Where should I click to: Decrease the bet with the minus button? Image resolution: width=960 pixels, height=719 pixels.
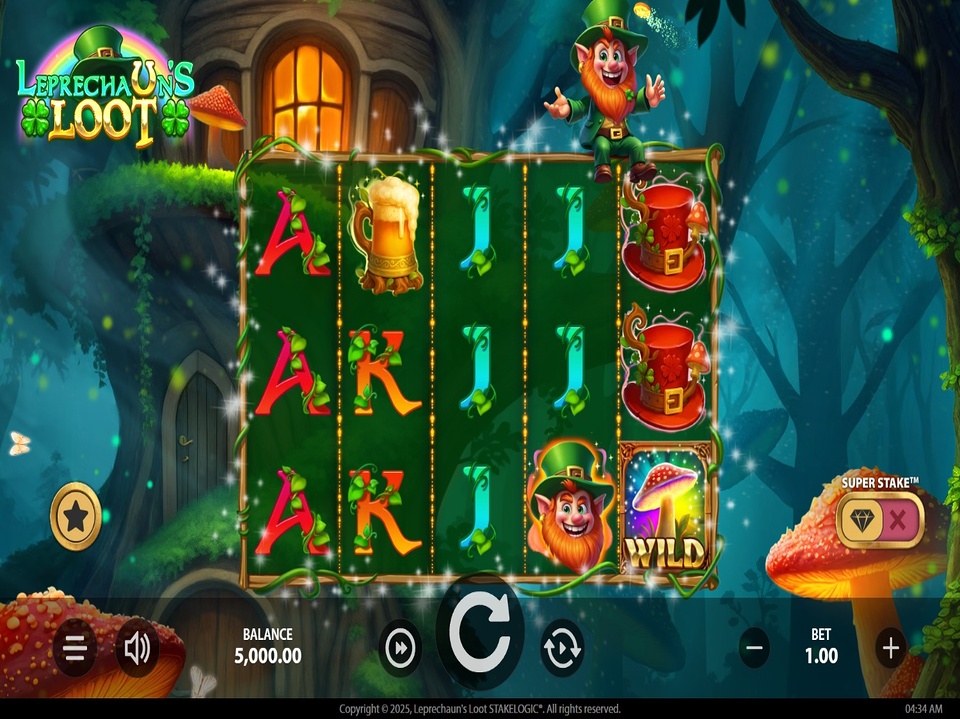tap(755, 648)
